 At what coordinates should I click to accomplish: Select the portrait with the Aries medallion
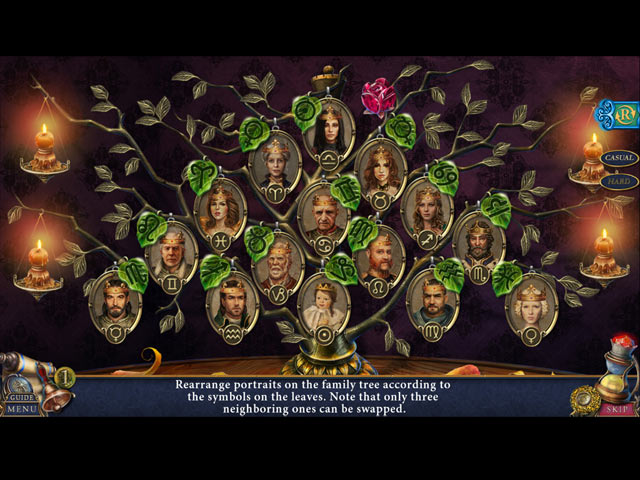point(275,158)
